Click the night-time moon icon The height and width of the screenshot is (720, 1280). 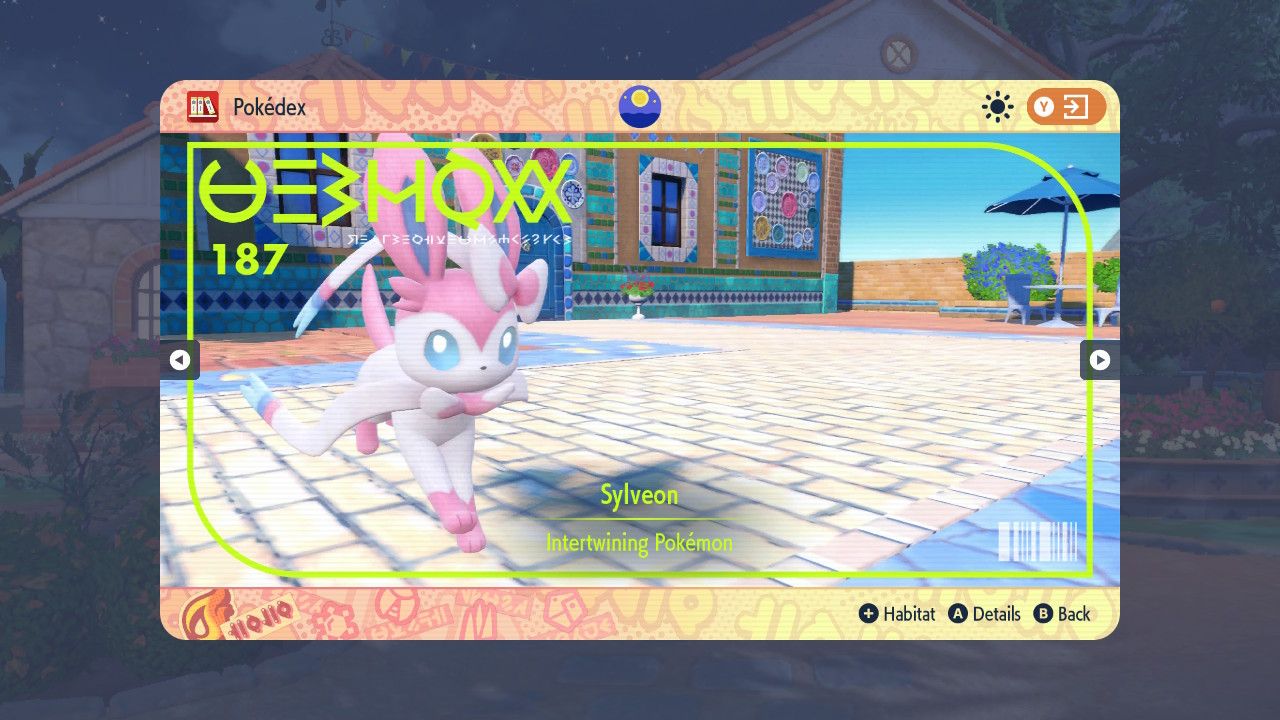(639, 106)
